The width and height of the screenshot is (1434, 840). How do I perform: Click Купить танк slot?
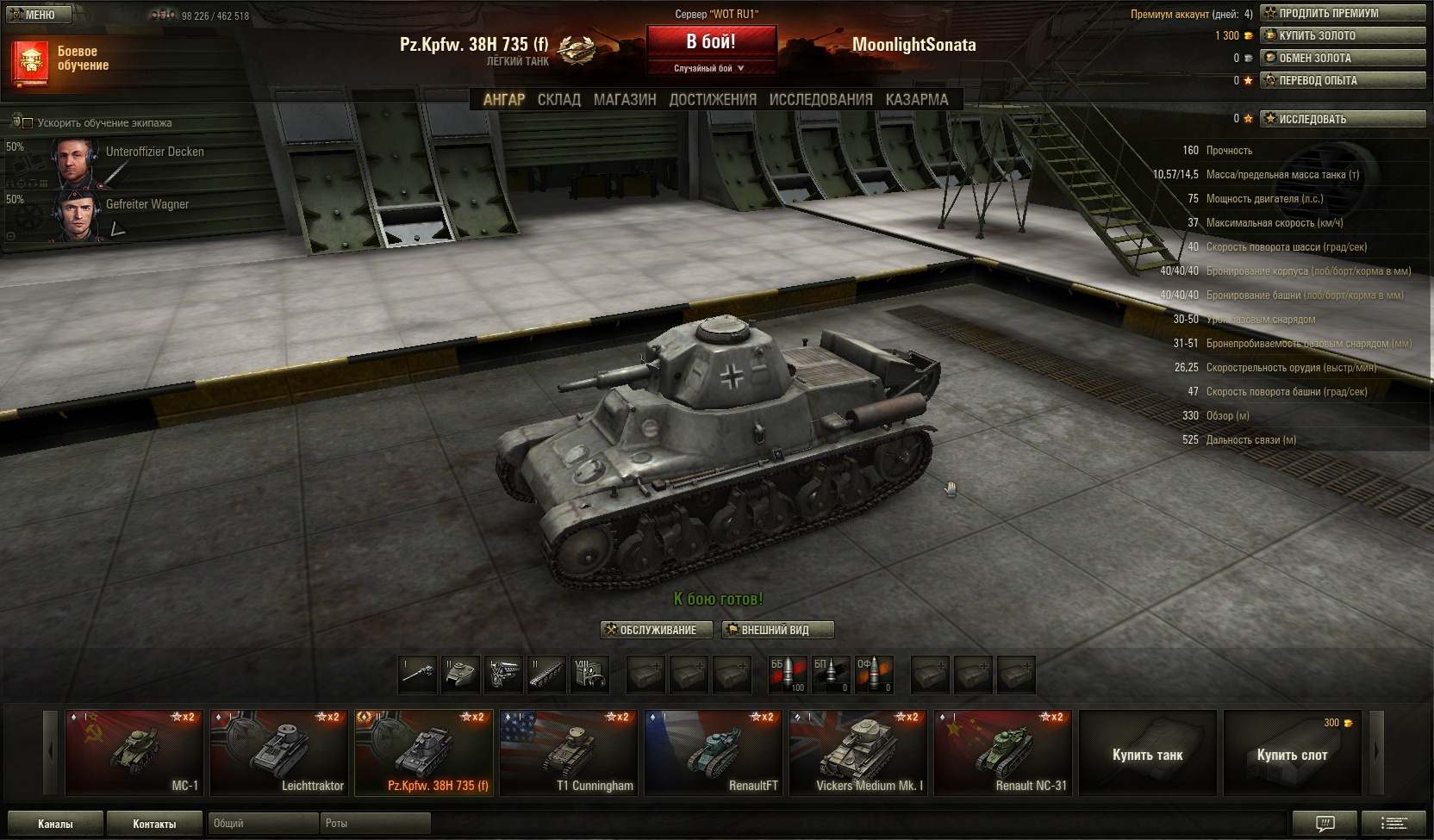[1147, 754]
